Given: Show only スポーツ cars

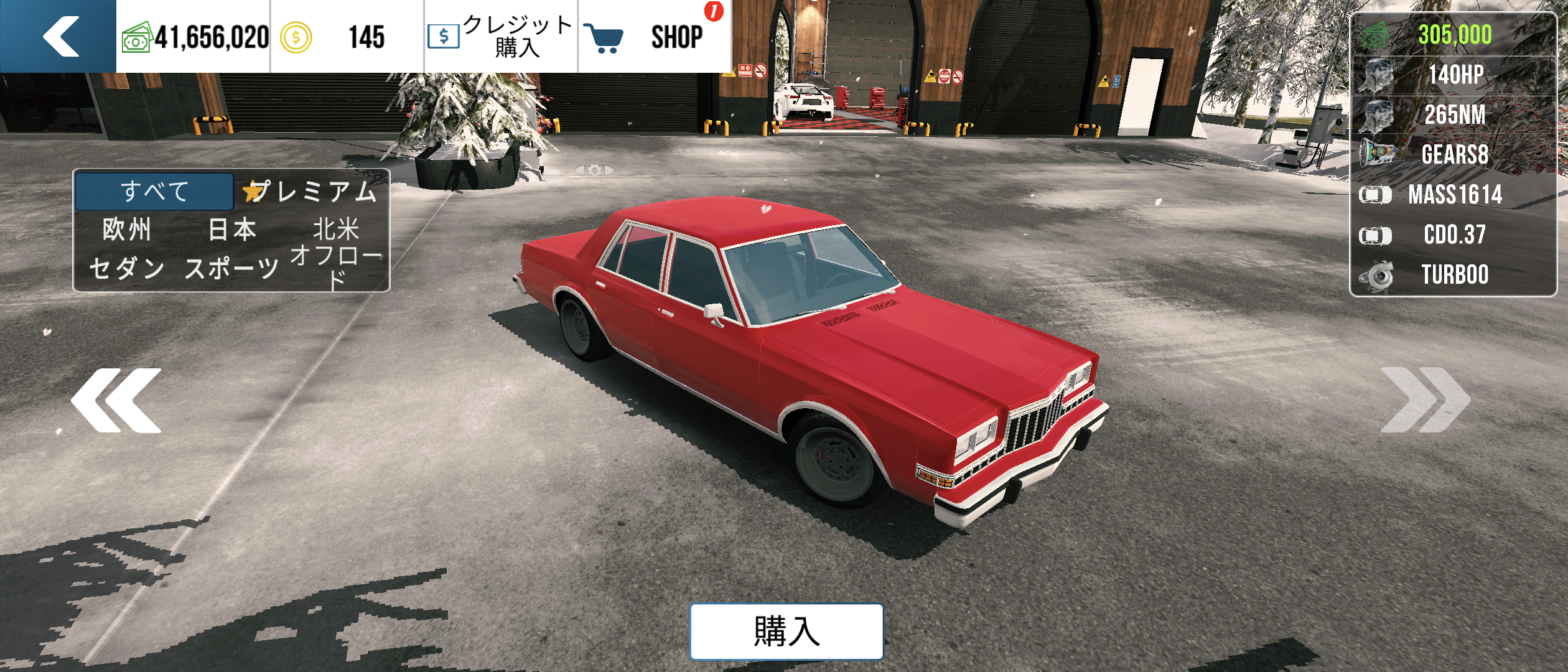Looking at the screenshot, I should [232, 268].
